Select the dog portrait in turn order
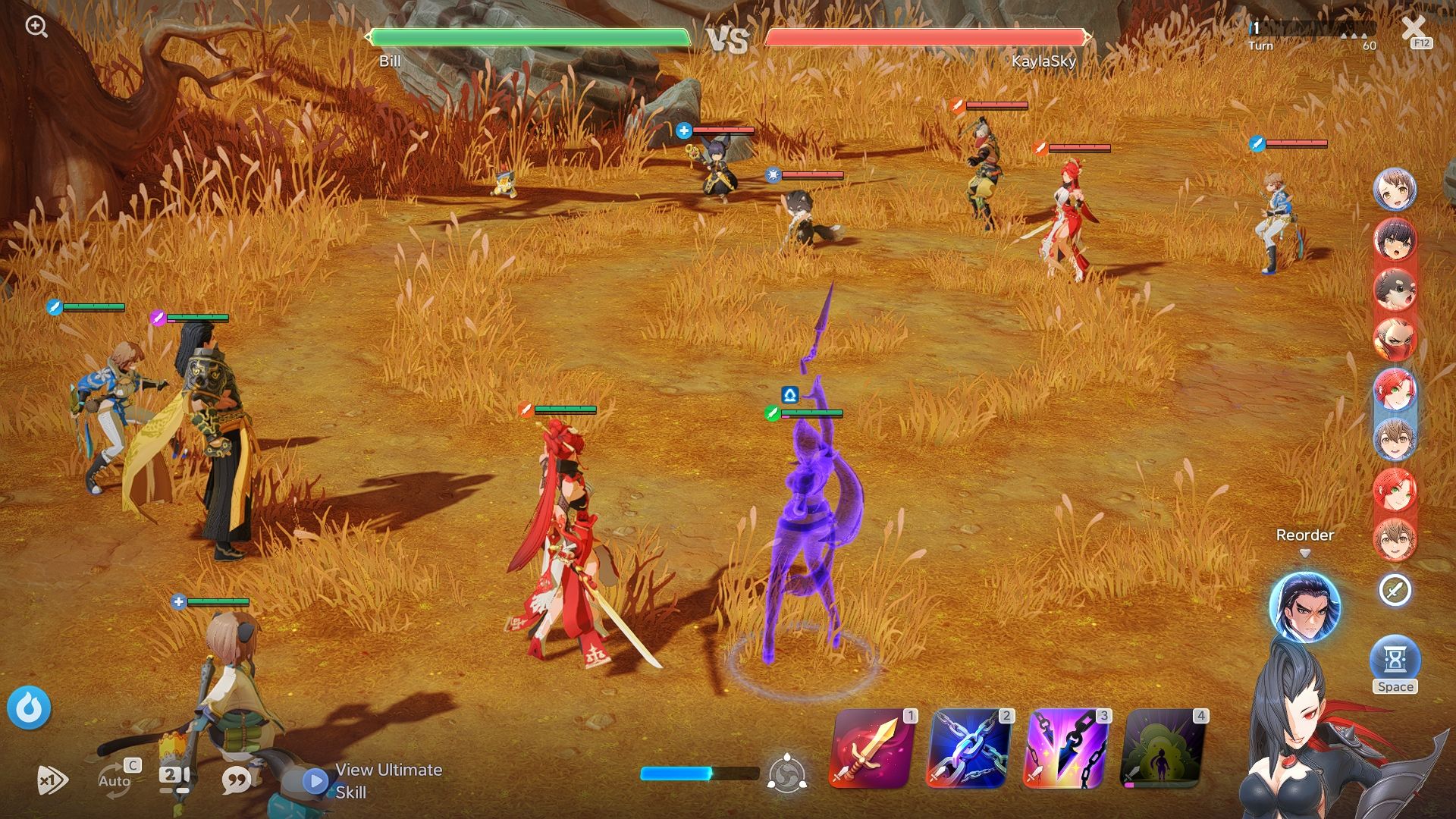 click(1395, 290)
